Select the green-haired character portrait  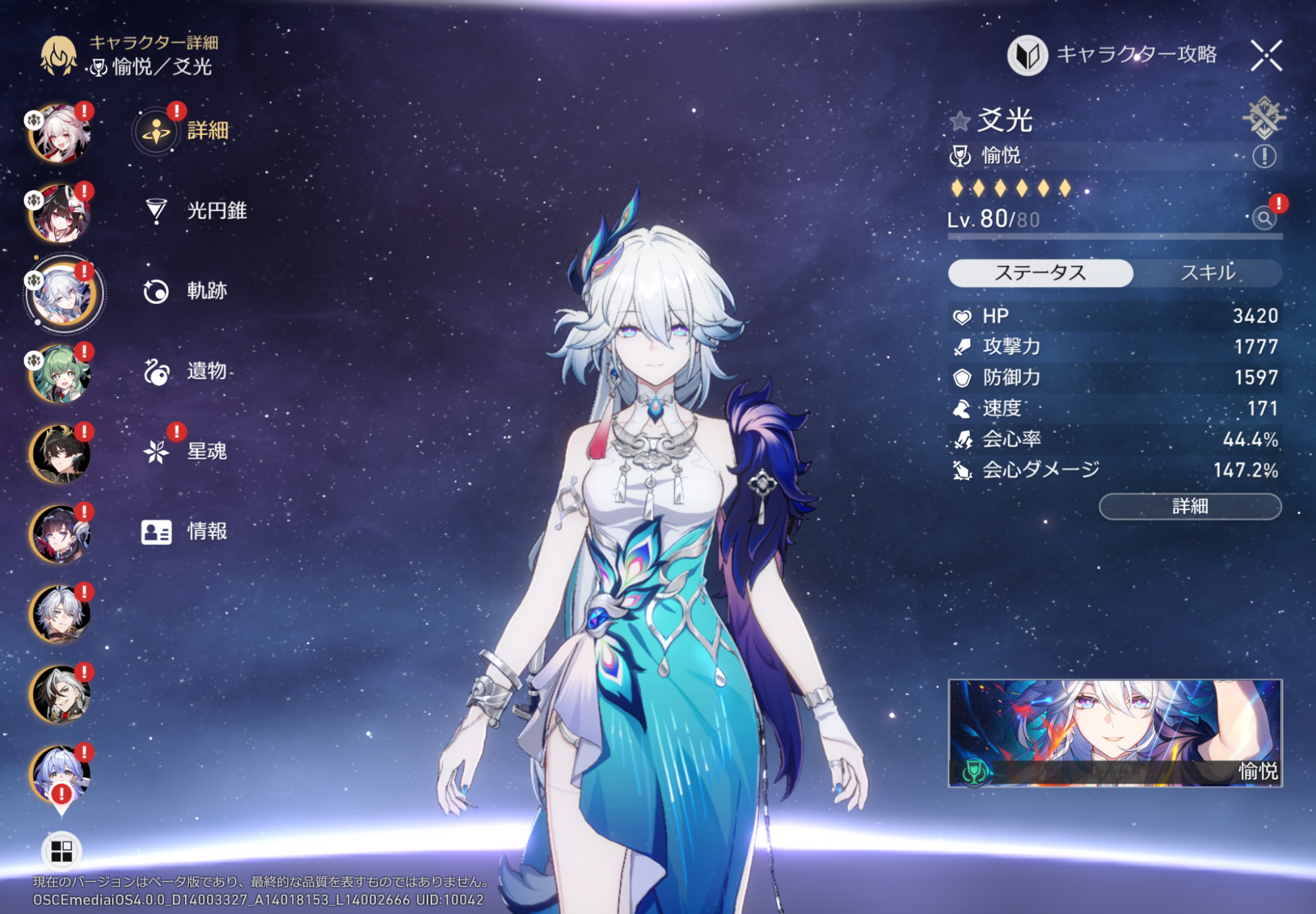[60, 374]
